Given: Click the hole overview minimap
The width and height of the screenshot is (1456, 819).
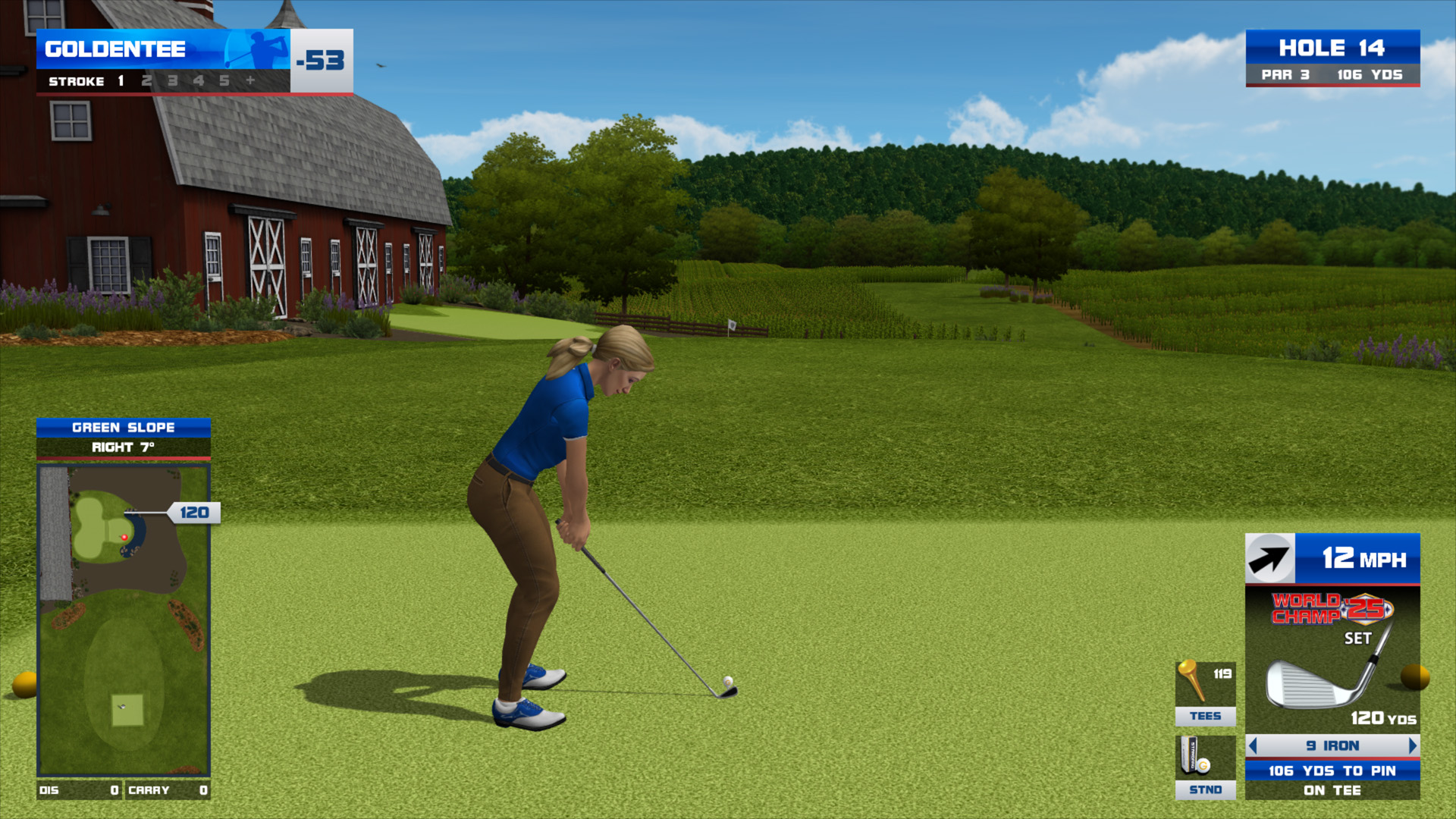Looking at the screenshot, I should click(124, 620).
